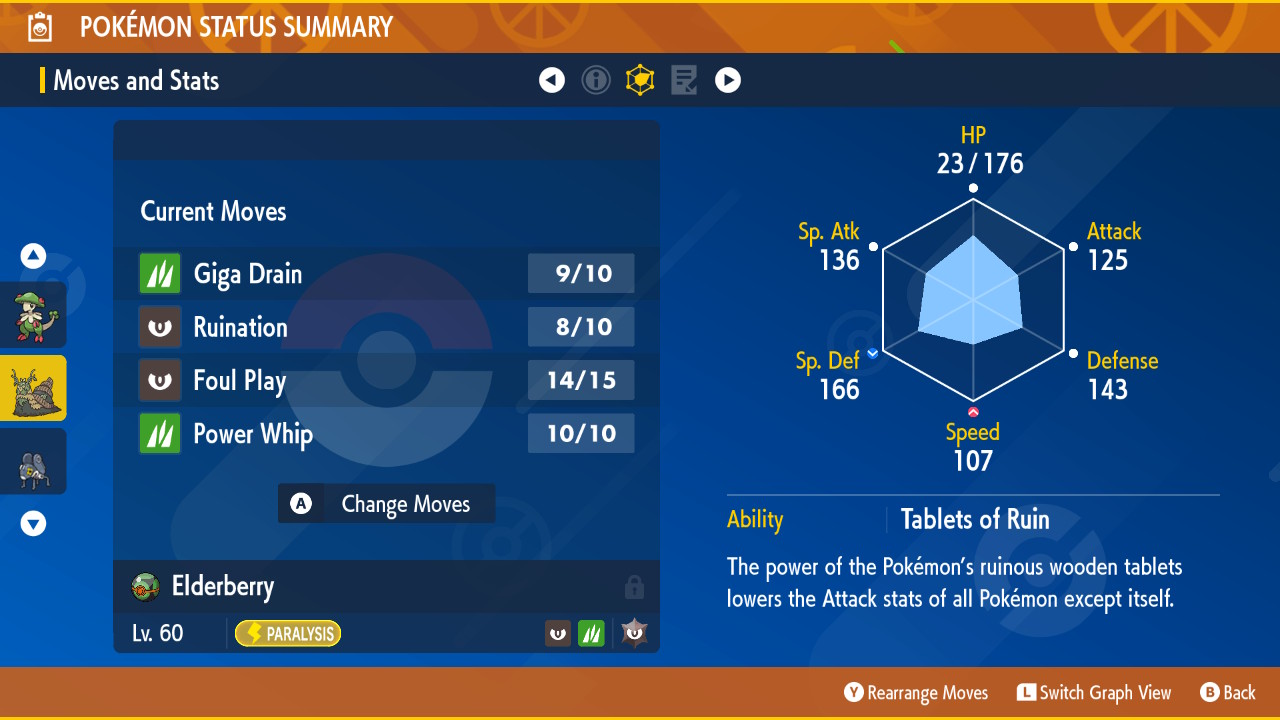The image size is (1280, 720).
Task: Choose the Ruination move row
Action: point(386,327)
